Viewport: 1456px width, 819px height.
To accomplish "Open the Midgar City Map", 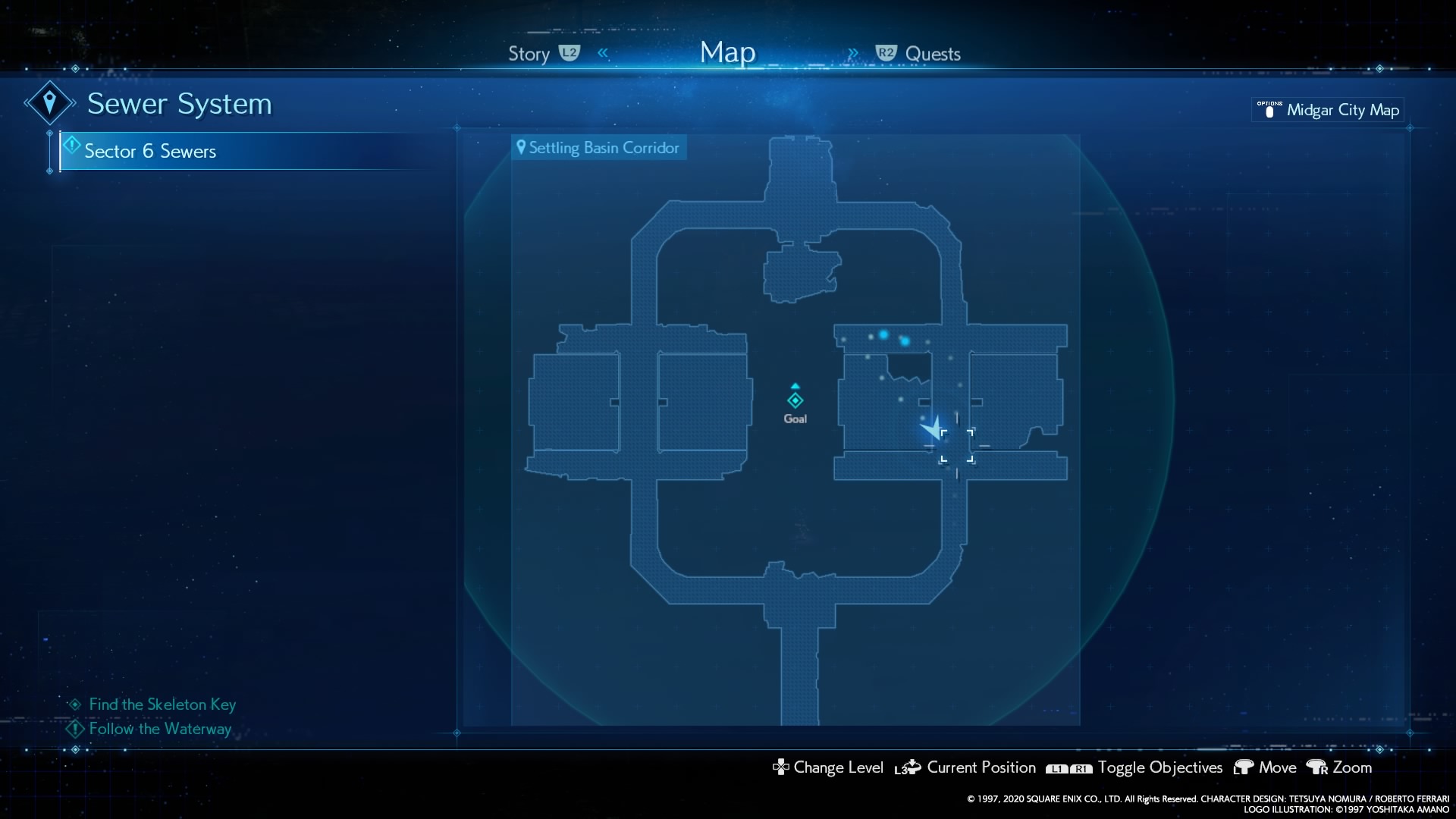I will [x=1327, y=110].
